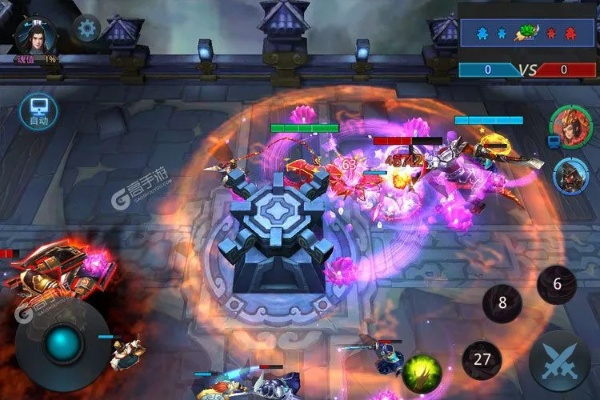Screen dimensions: 600x400
Task: Select the red-armored ally portrait
Action: click(x=565, y=129)
